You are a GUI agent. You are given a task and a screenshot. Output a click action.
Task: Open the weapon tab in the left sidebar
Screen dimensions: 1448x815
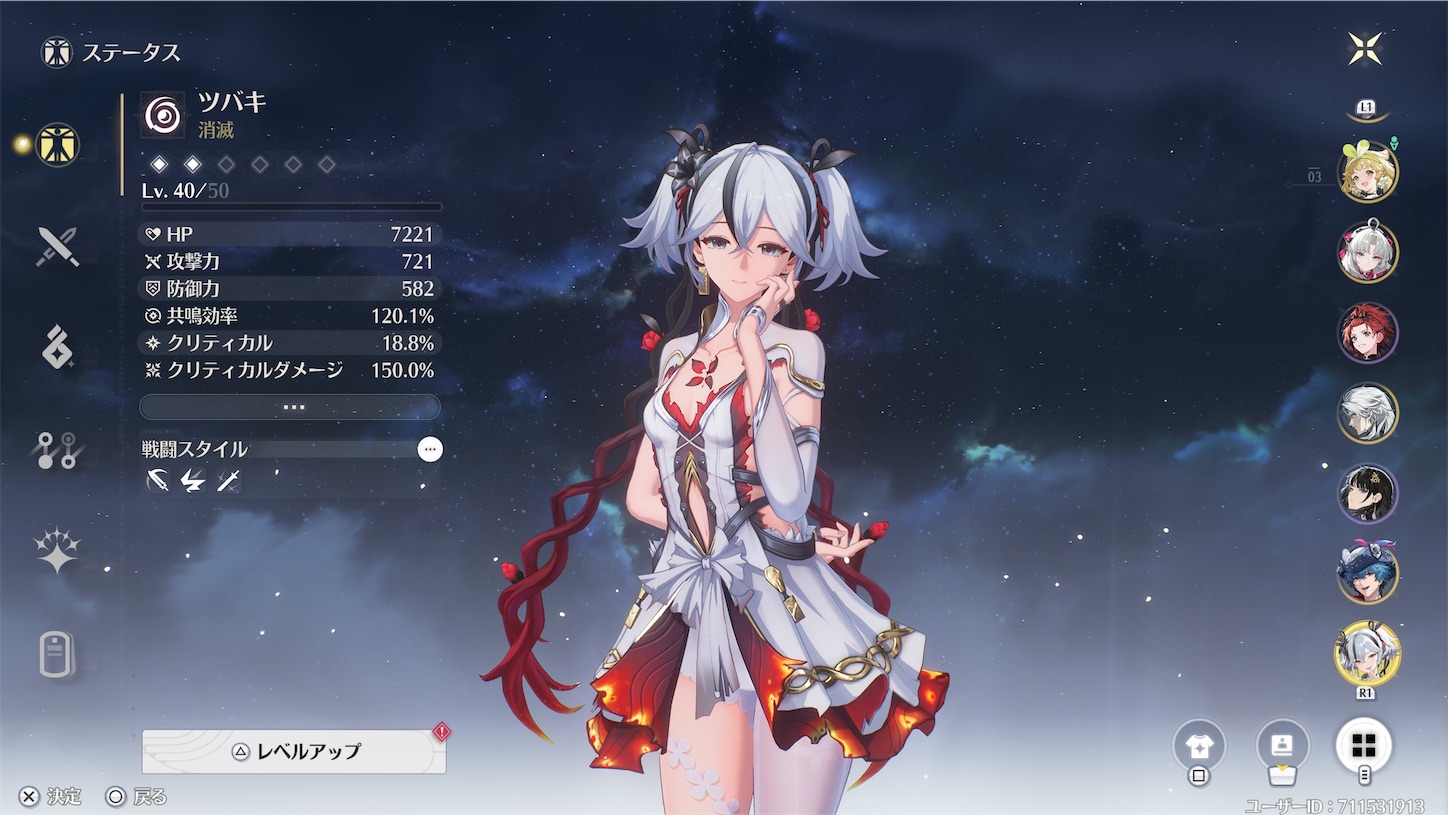tap(55, 245)
